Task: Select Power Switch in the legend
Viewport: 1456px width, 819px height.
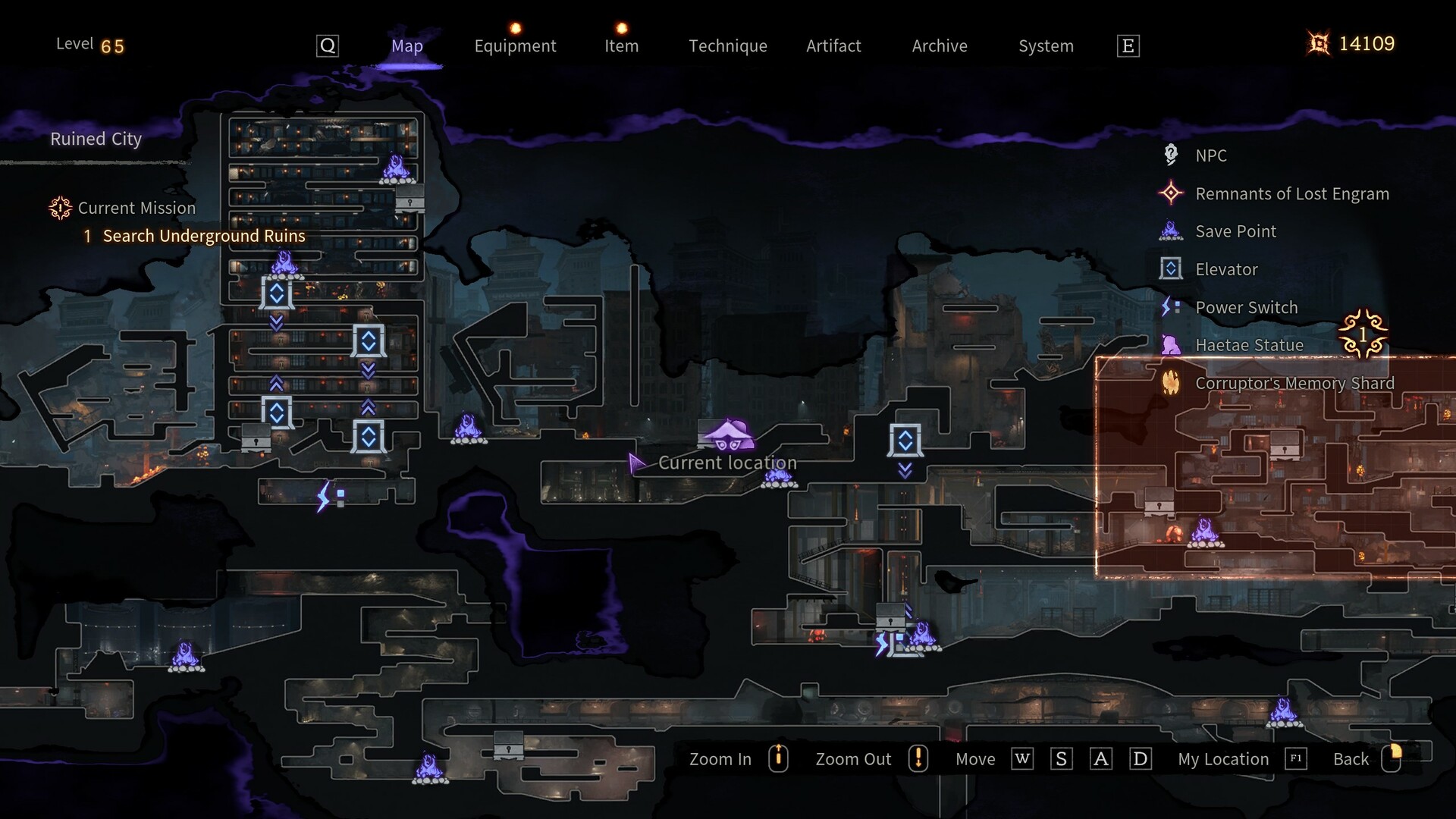Action: 1246,307
